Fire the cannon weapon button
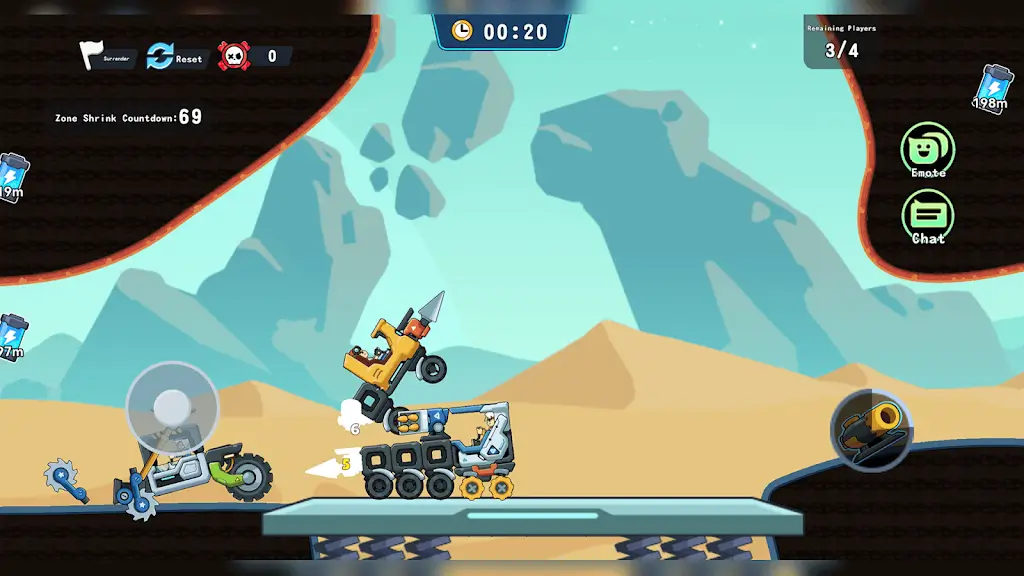 [870, 430]
